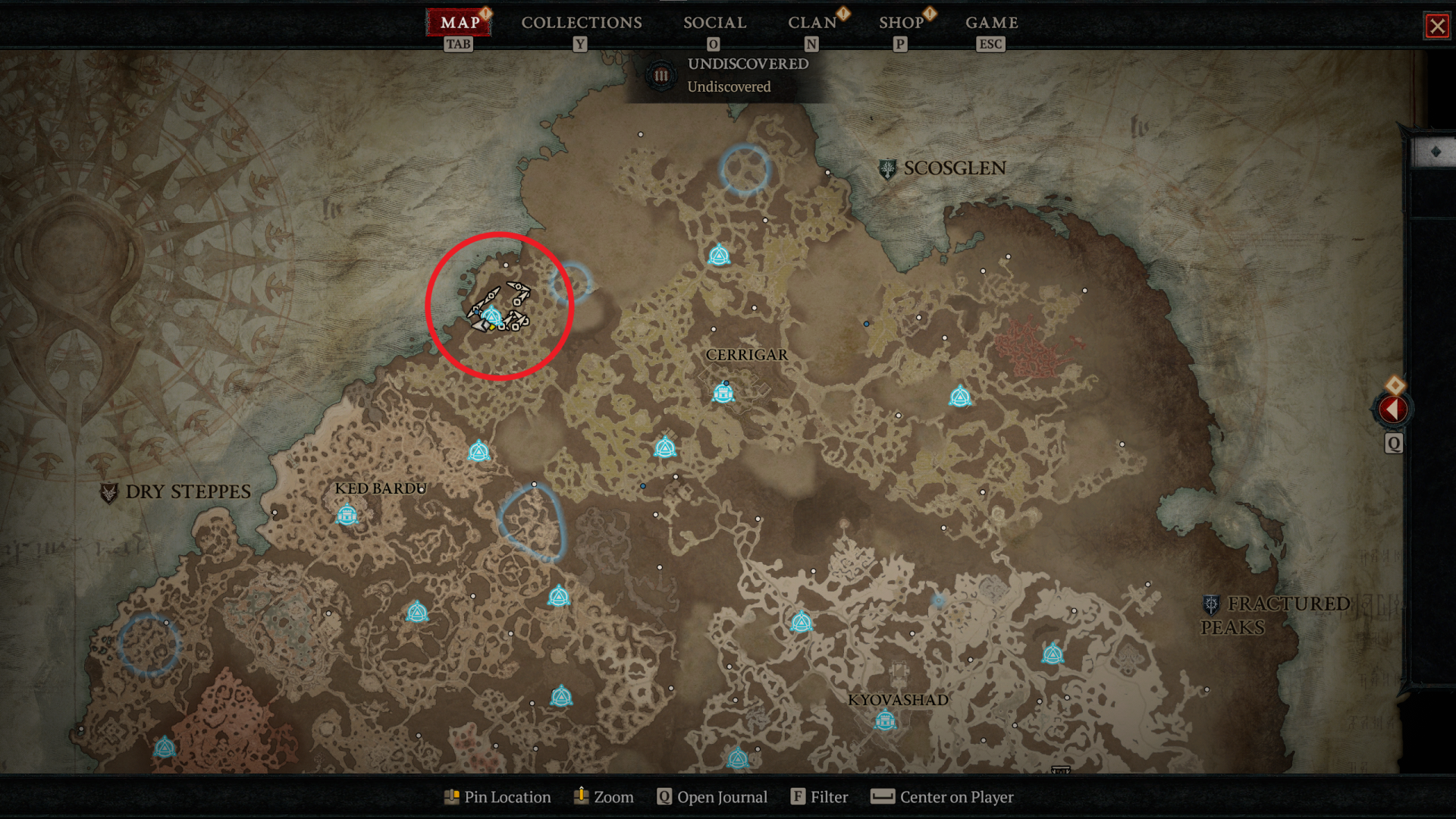Apply a map Filter
This screenshot has height=819, width=1456.
pyautogui.click(x=819, y=797)
